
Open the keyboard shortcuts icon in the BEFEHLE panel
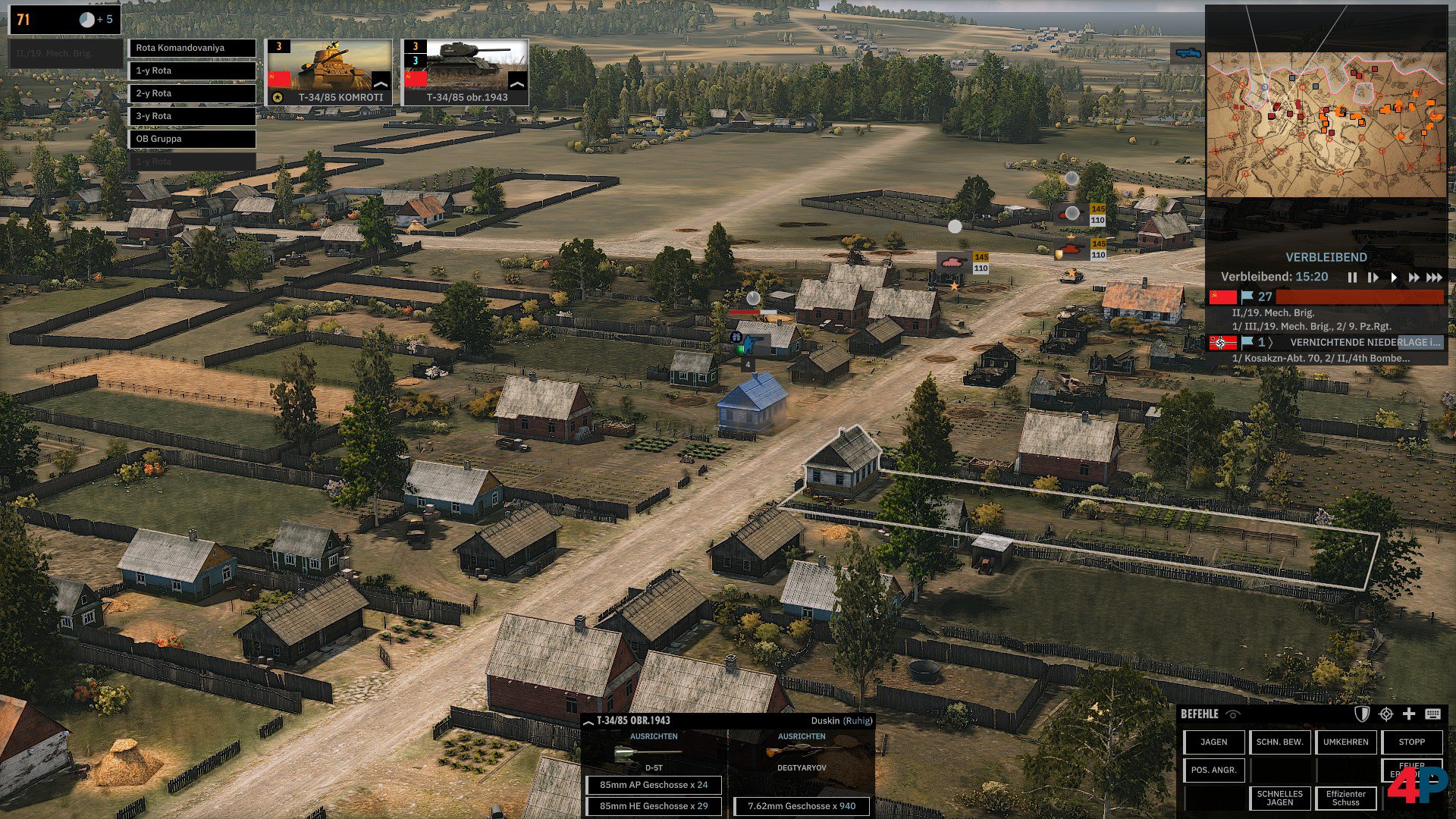pyautogui.click(x=1435, y=714)
